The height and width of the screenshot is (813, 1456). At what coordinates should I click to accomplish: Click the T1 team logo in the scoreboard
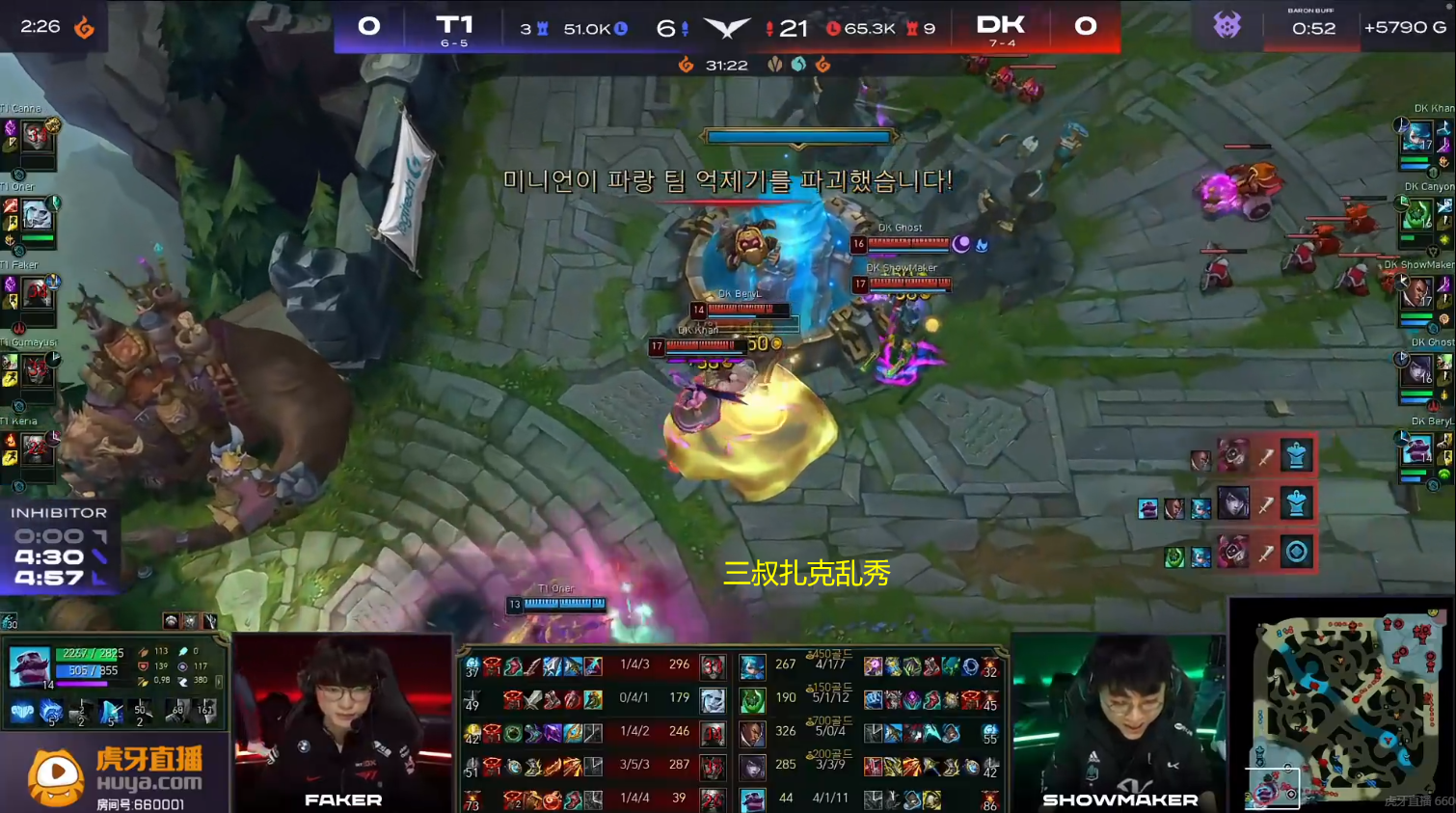[x=455, y=23]
